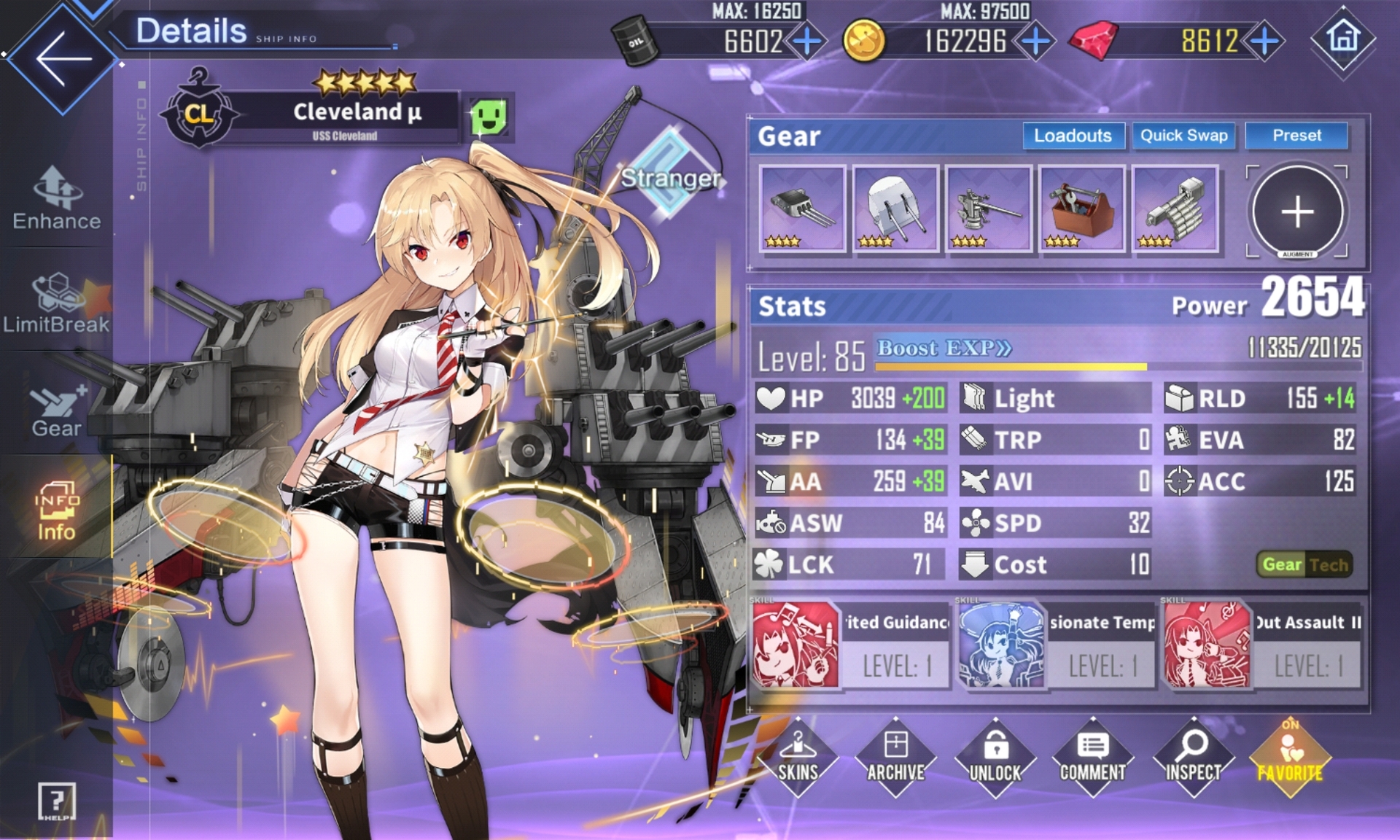Open the gear Preset menu

coord(1296,136)
